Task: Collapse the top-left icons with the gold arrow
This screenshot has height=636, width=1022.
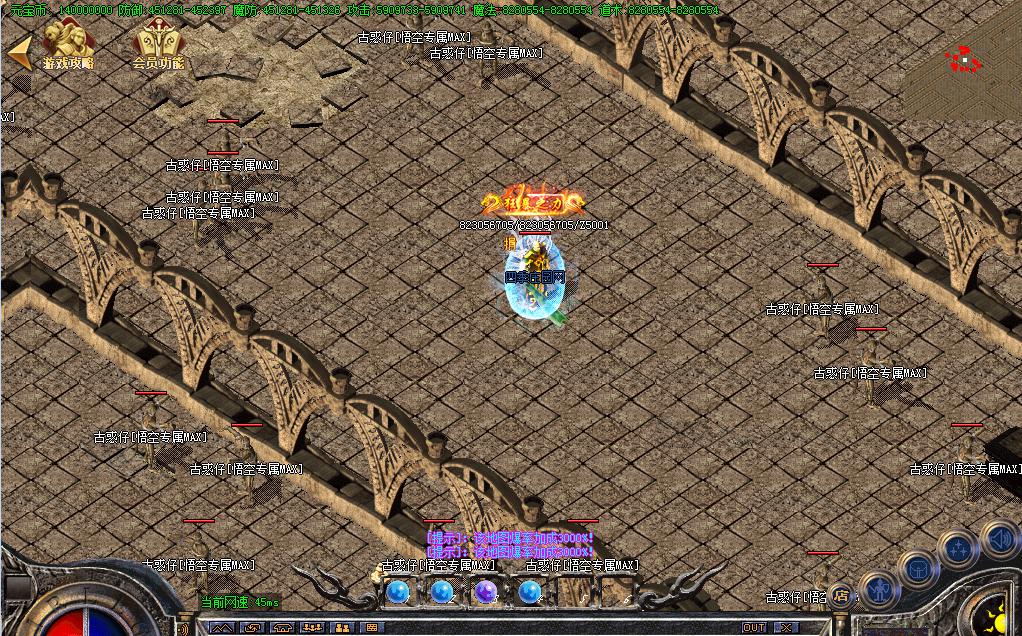Action: pos(18,52)
